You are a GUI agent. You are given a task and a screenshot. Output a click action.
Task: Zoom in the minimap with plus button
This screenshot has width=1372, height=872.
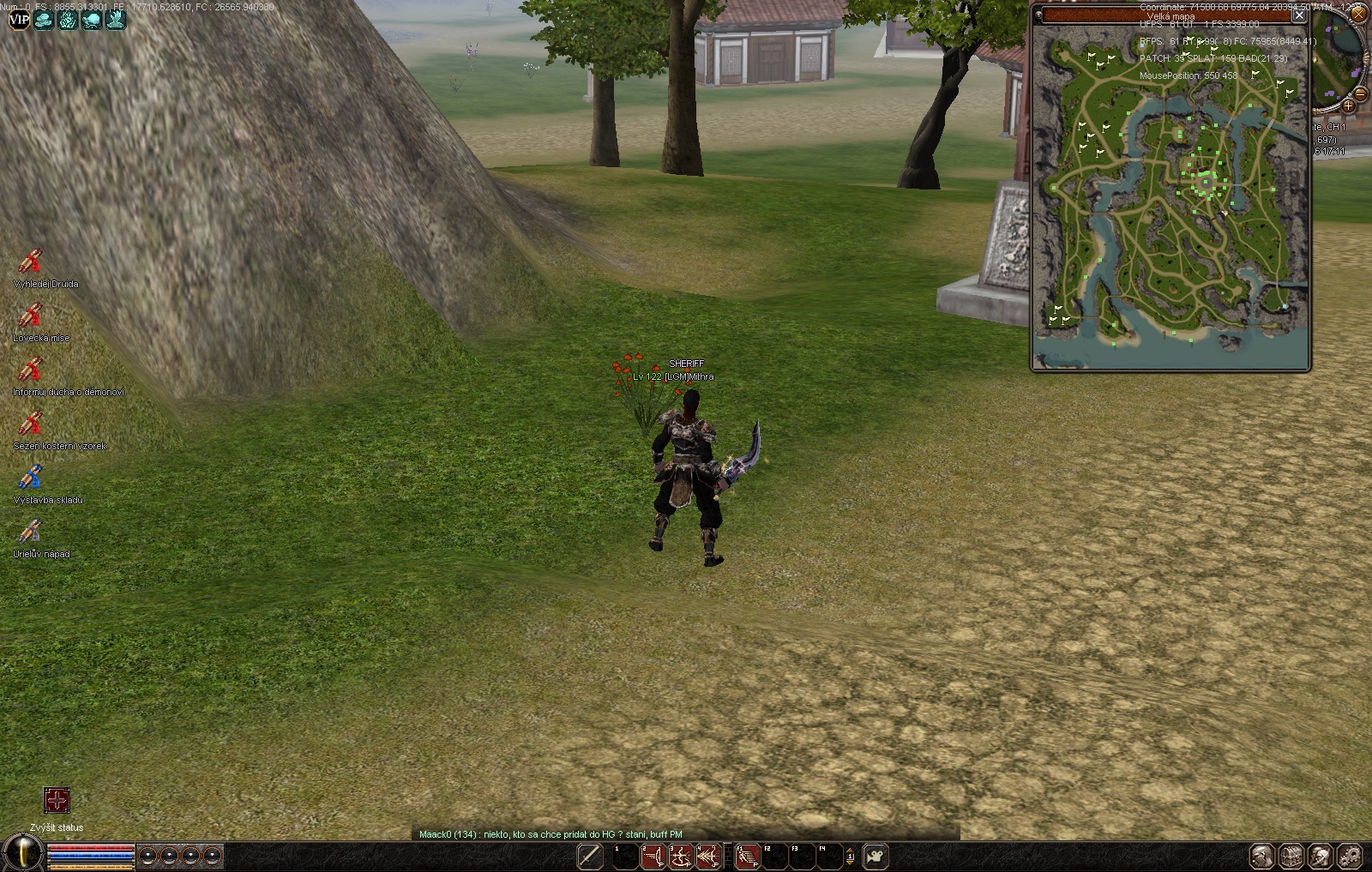pos(1348,106)
